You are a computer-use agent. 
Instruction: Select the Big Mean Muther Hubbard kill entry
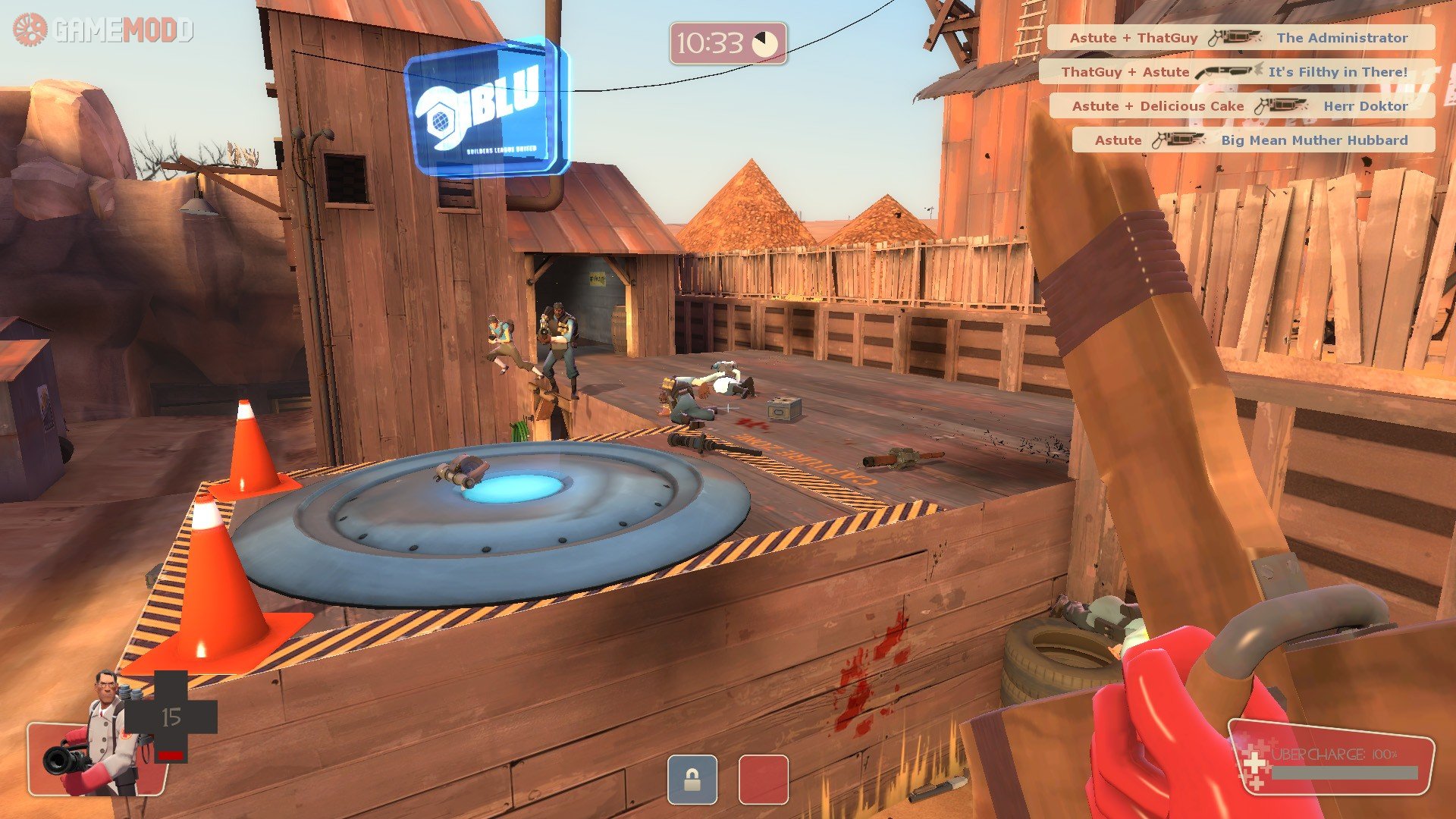click(x=1253, y=140)
